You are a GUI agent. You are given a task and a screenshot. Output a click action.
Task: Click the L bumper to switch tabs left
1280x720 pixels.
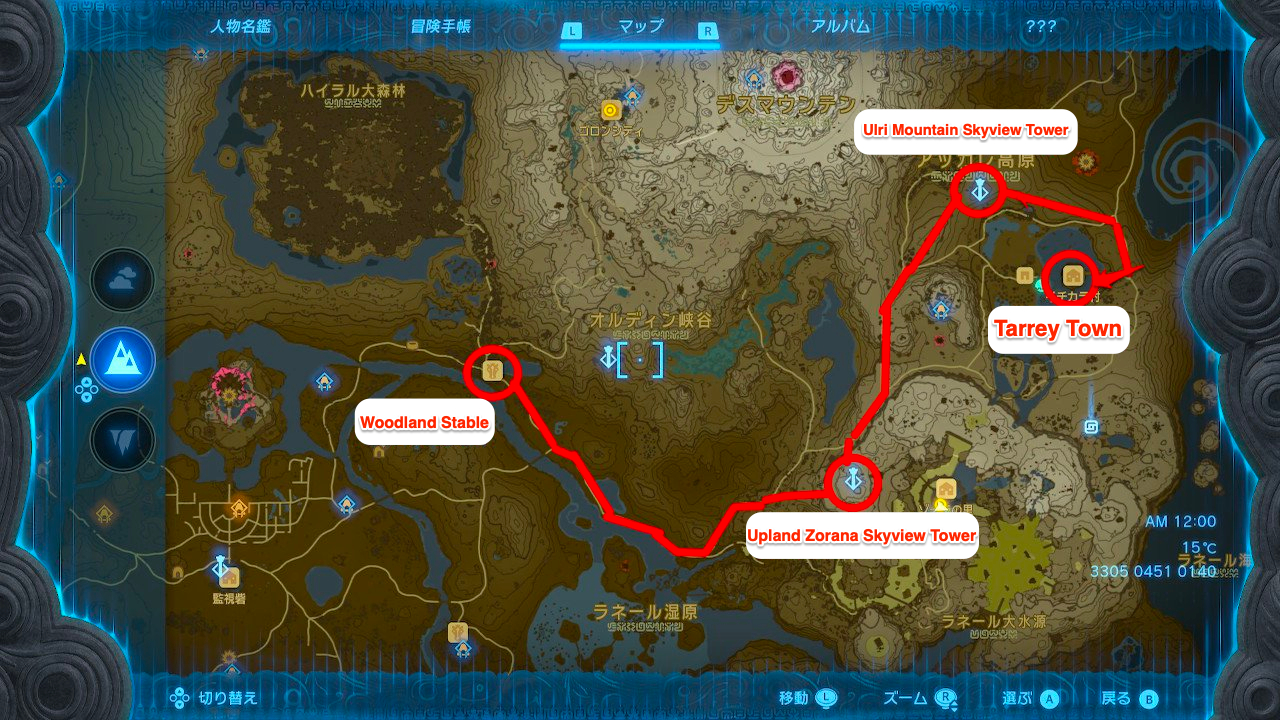click(x=571, y=30)
